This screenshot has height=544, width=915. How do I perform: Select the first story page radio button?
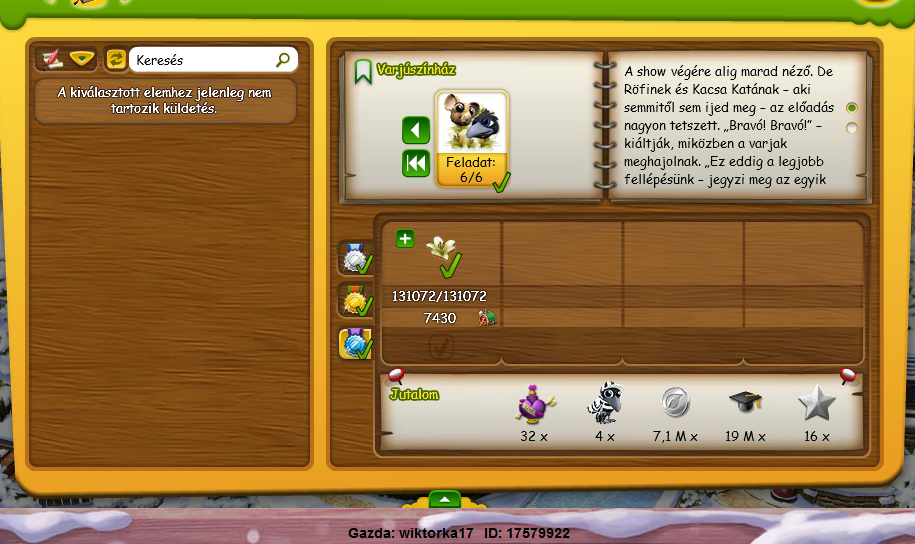coord(852,108)
